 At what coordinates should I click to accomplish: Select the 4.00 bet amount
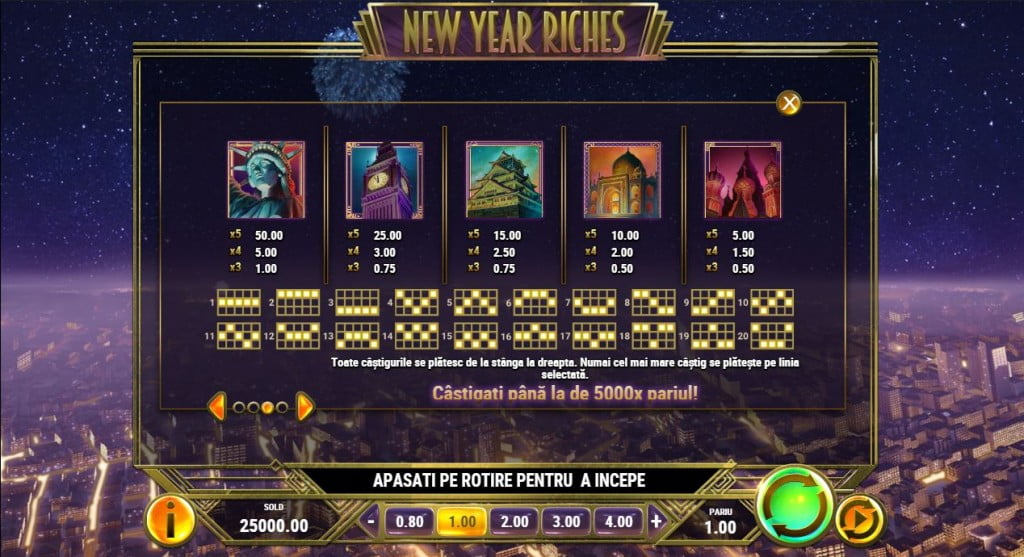pos(618,521)
